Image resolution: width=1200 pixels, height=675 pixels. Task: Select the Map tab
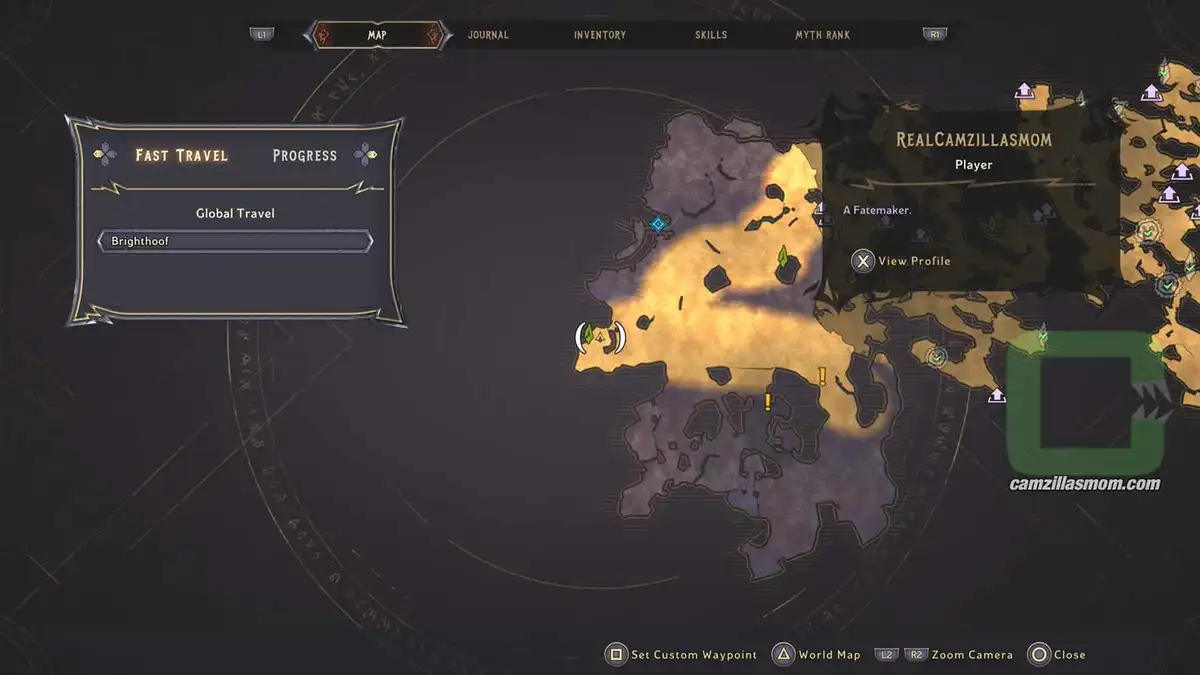(x=377, y=35)
